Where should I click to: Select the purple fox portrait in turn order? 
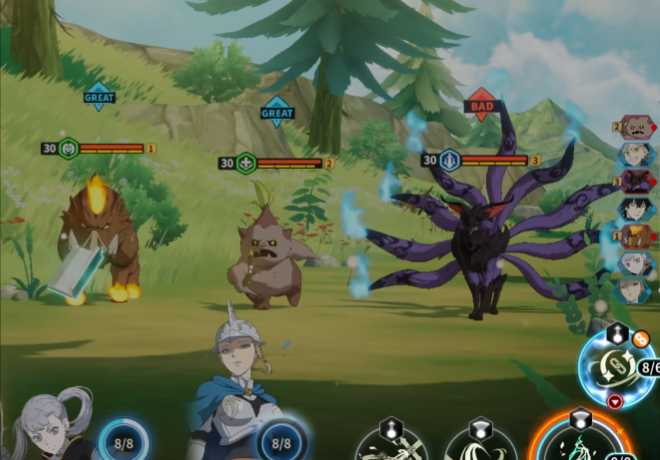[637, 181]
